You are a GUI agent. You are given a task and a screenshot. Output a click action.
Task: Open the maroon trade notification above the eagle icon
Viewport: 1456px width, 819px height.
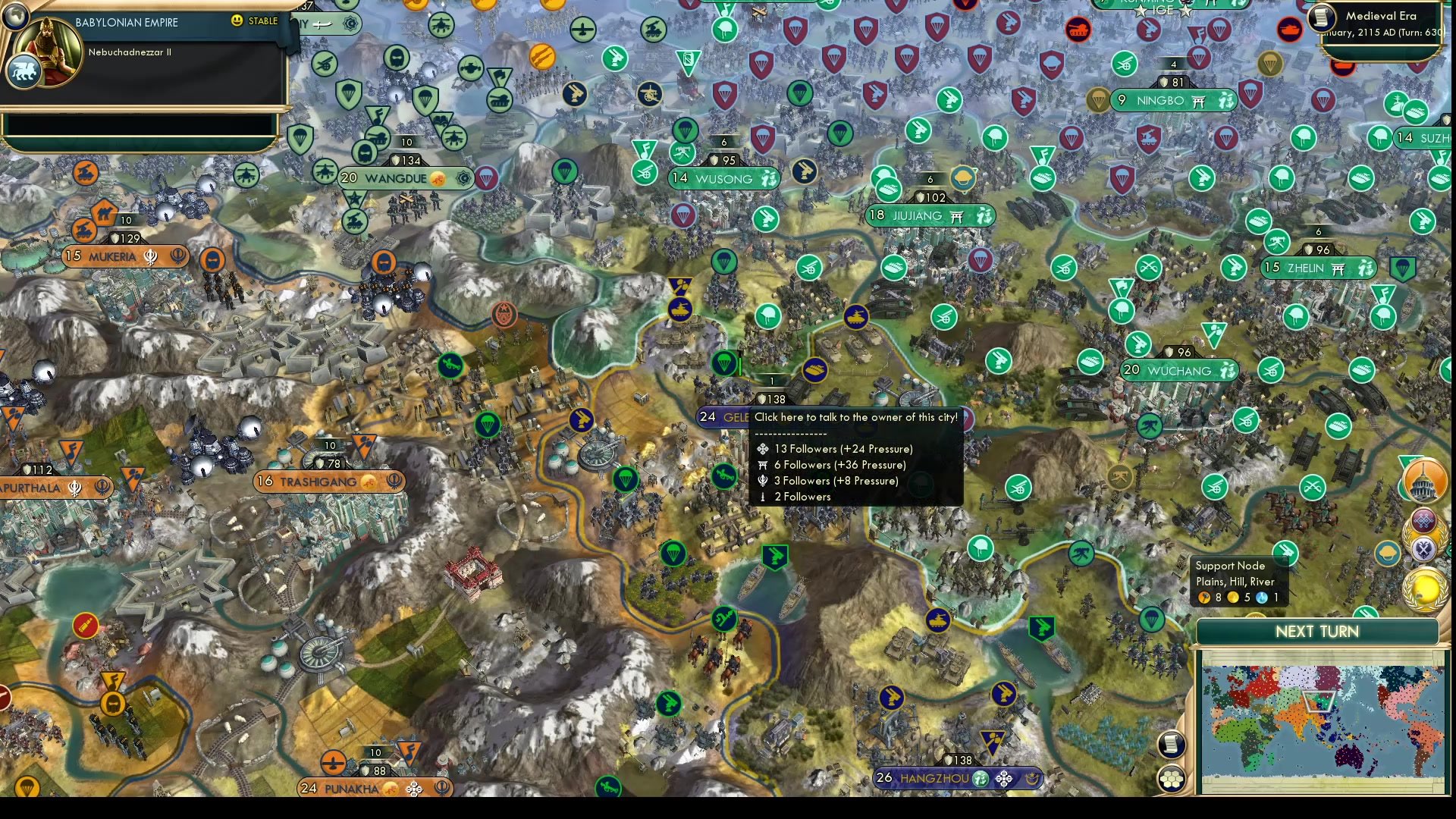[1424, 519]
